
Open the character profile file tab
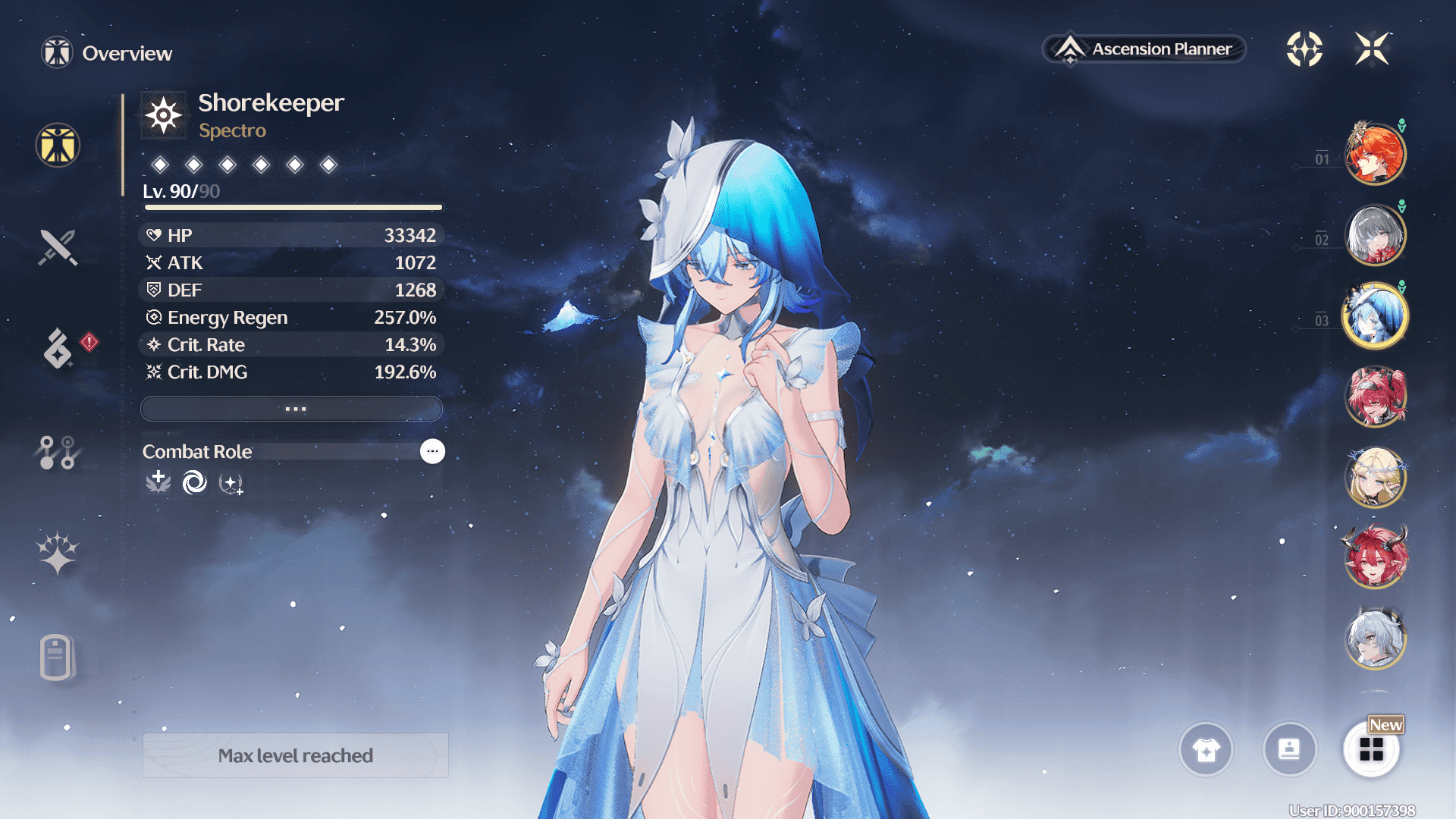(x=58, y=657)
